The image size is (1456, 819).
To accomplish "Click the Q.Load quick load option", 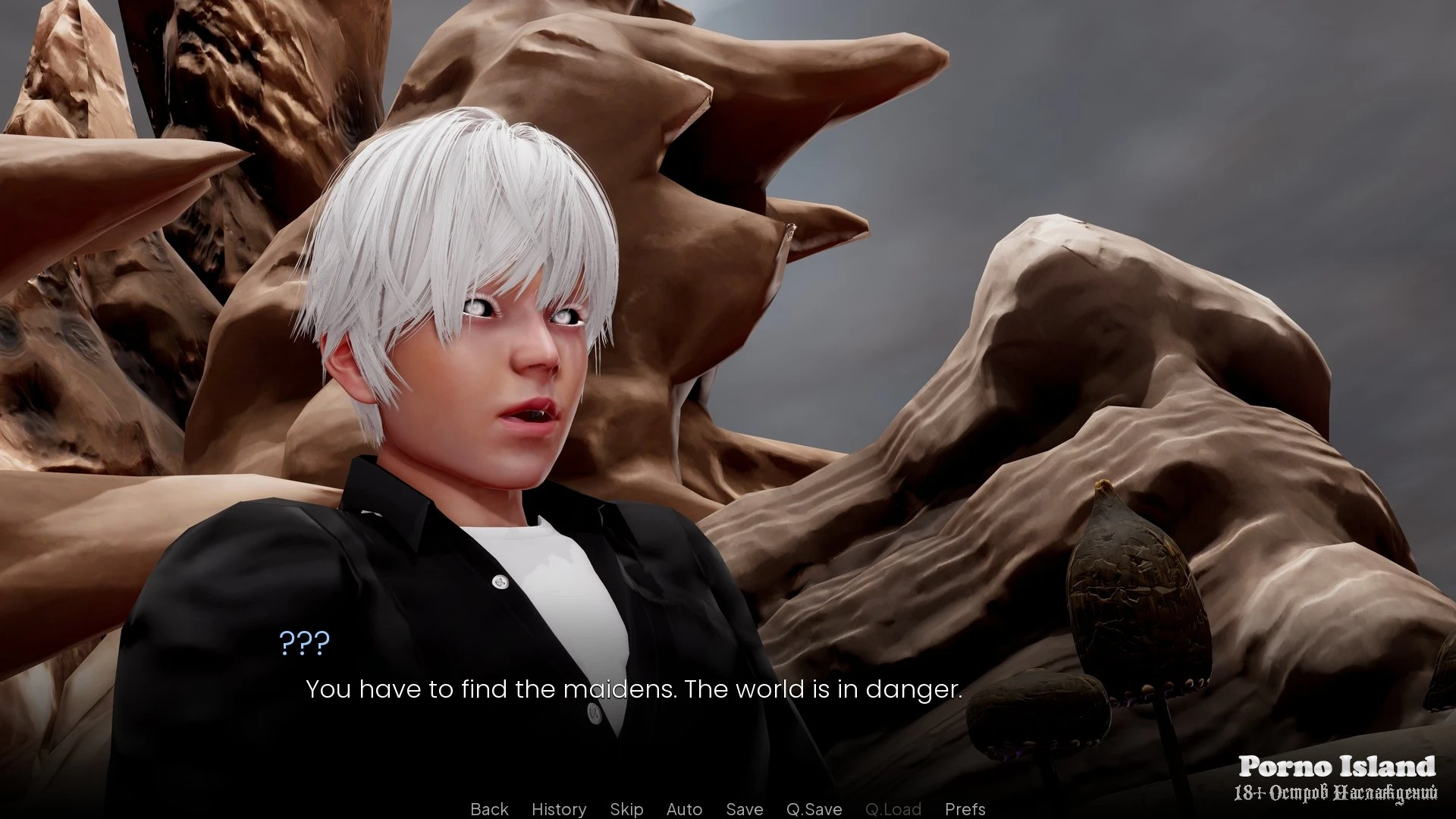I will [893, 809].
